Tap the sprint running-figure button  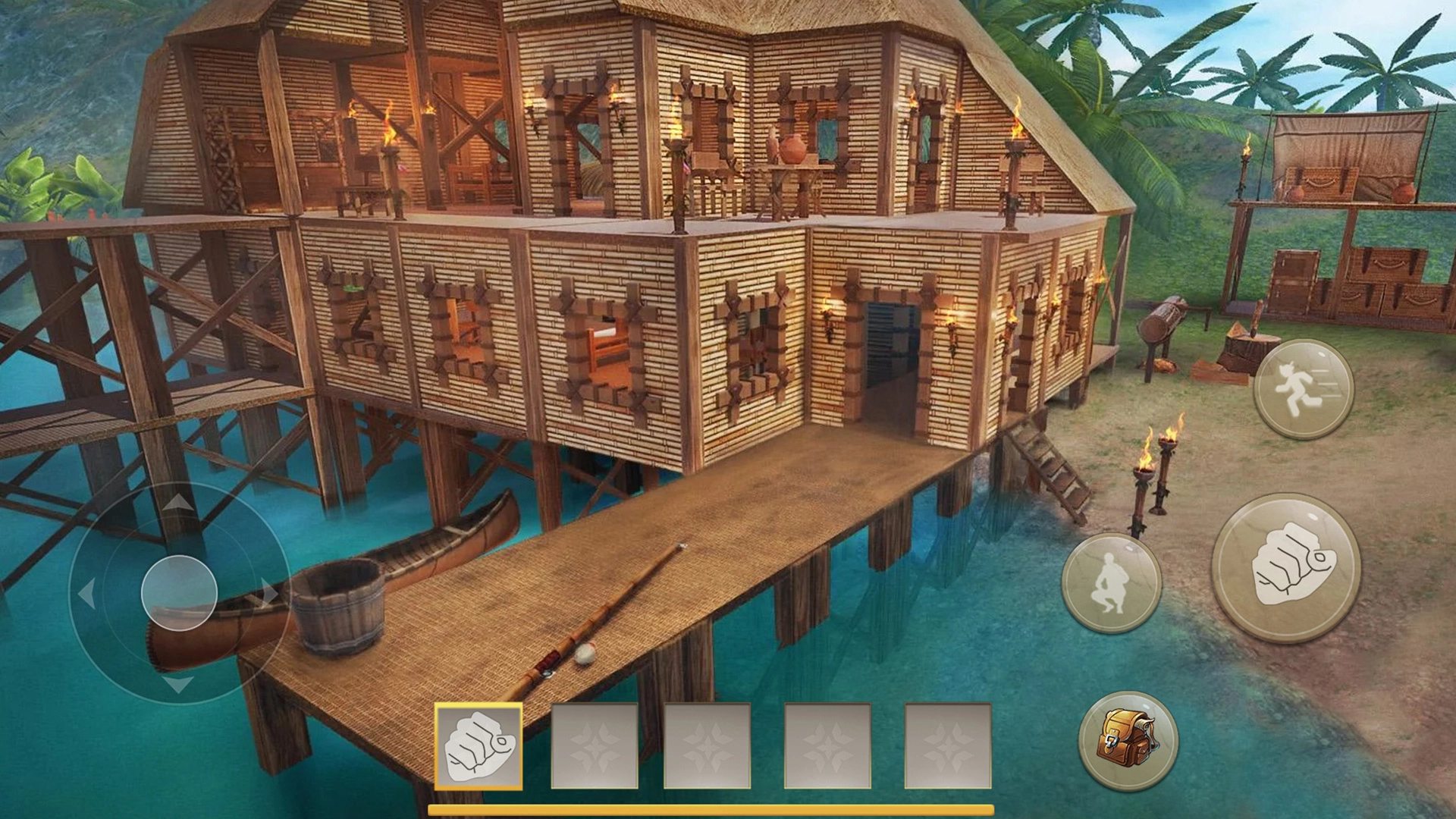(x=1303, y=389)
